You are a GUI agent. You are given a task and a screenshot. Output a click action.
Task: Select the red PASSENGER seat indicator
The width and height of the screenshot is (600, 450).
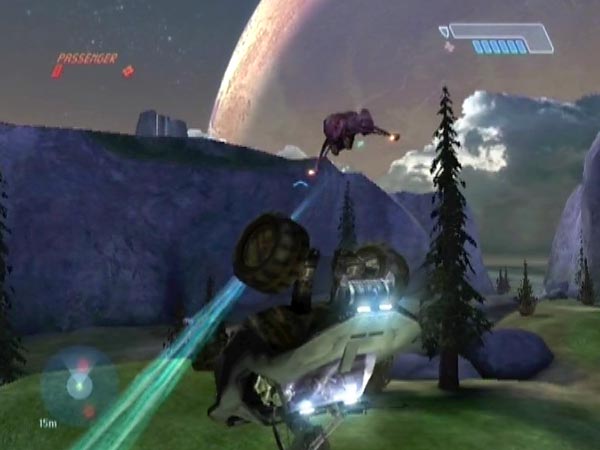tap(87, 59)
